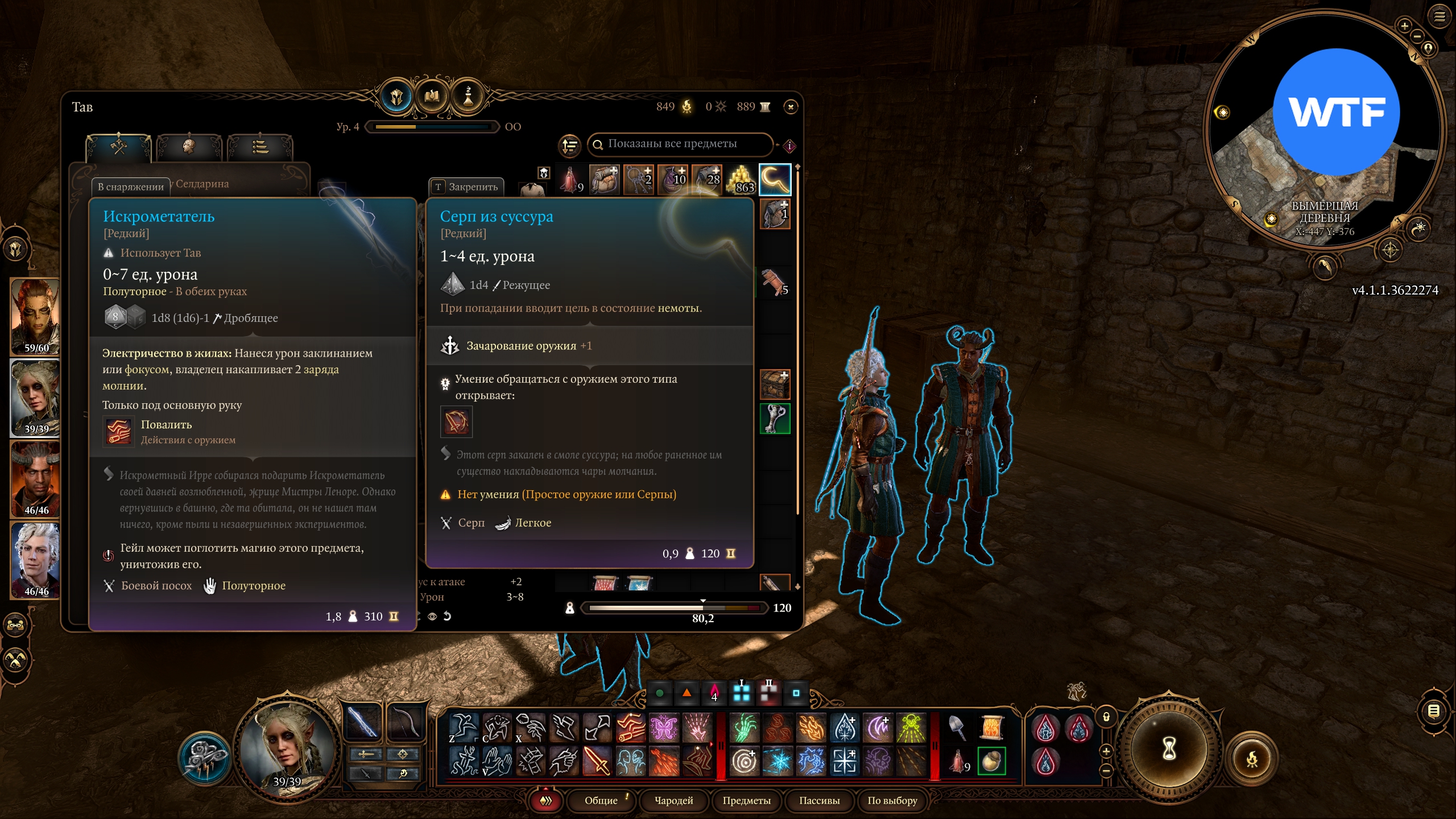This screenshot has width=1456, height=819.
Task: Select the white-haired companion portrait at 46/46
Action: 35,560
